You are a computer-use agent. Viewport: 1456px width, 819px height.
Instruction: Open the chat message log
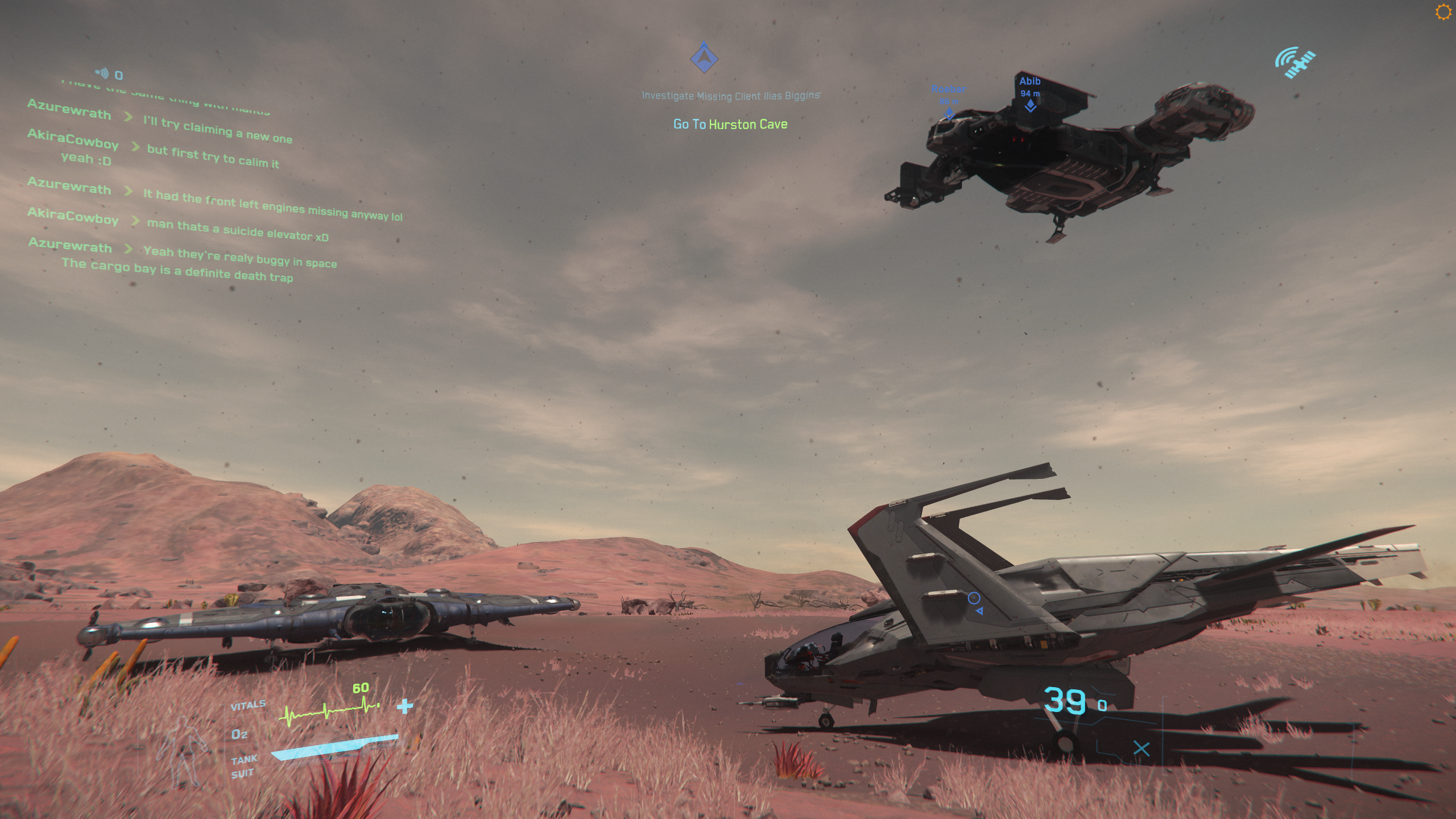pos(188,188)
